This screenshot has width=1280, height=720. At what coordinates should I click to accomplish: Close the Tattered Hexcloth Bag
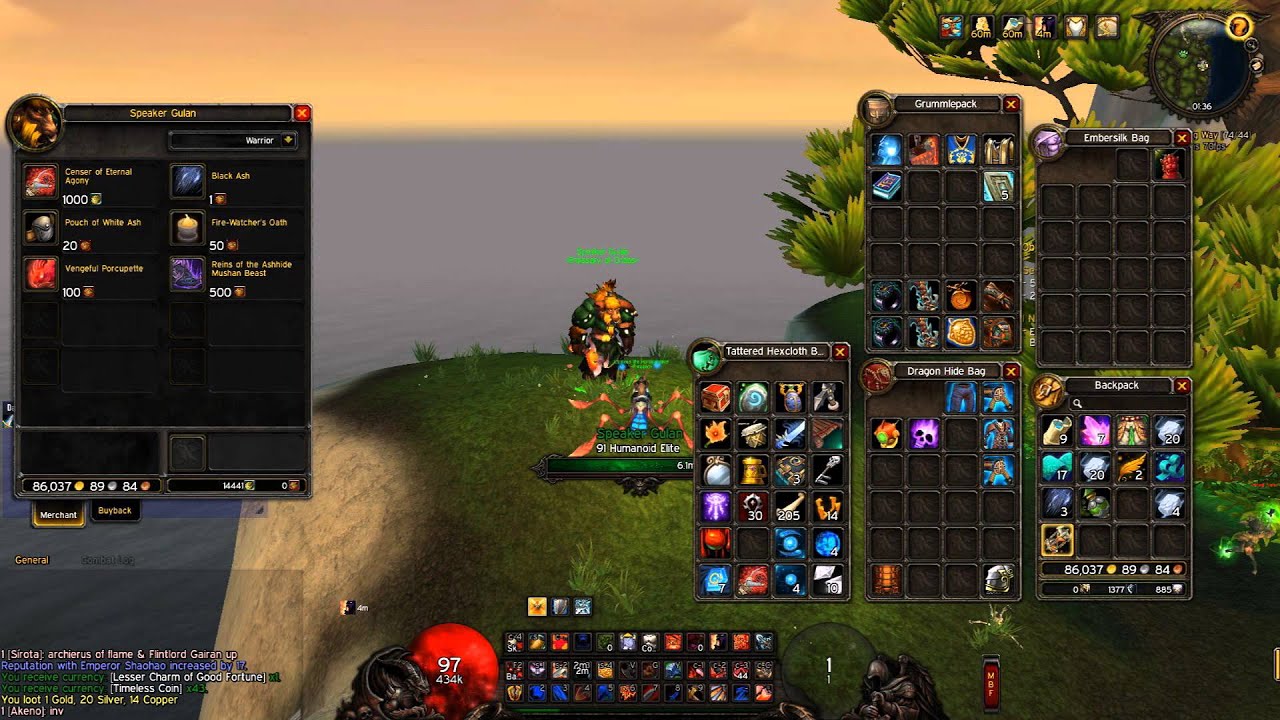[840, 352]
